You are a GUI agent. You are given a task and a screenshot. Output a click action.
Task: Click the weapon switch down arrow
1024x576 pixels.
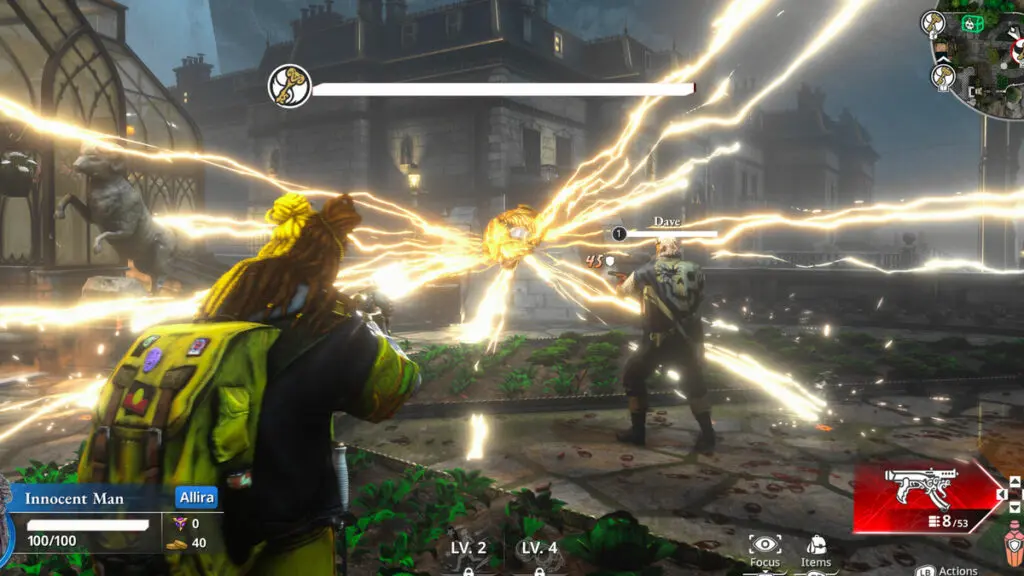pyautogui.click(x=1015, y=507)
